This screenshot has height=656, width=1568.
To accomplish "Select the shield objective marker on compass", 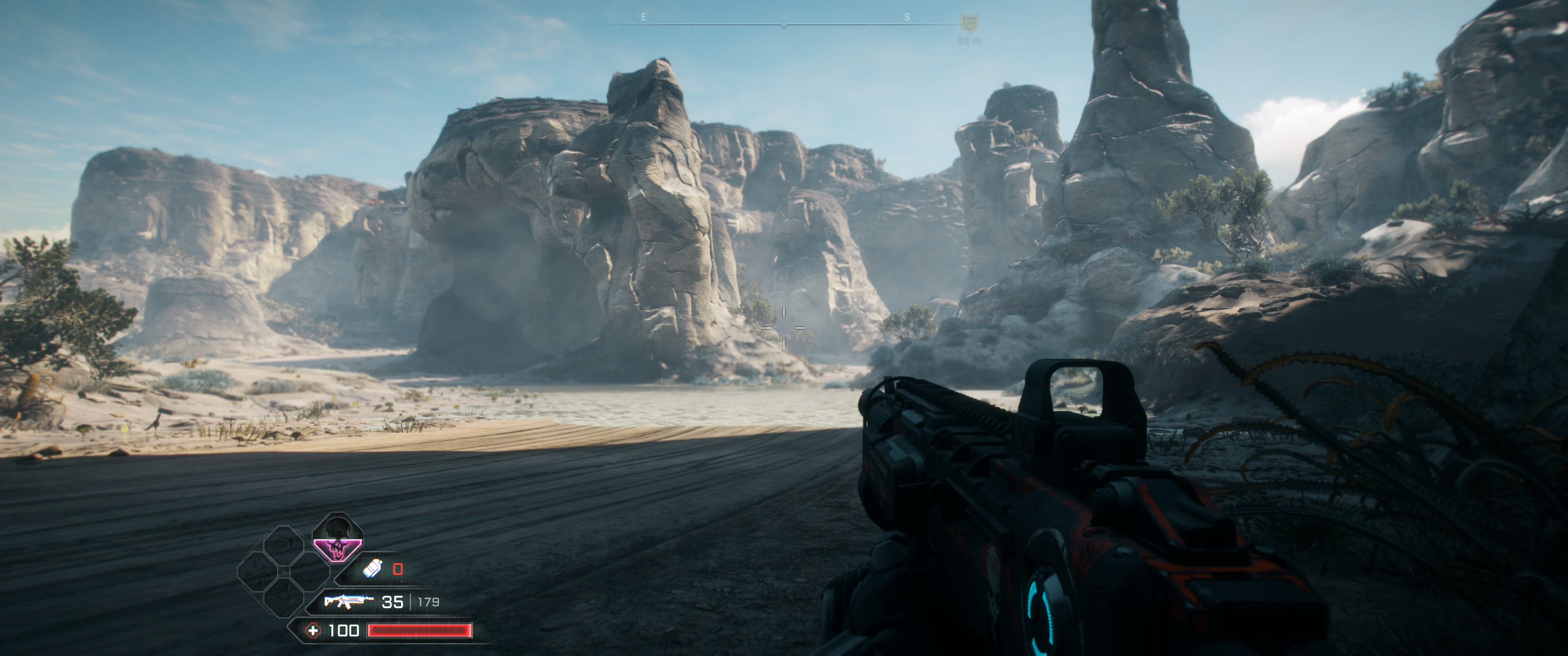I will (969, 24).
